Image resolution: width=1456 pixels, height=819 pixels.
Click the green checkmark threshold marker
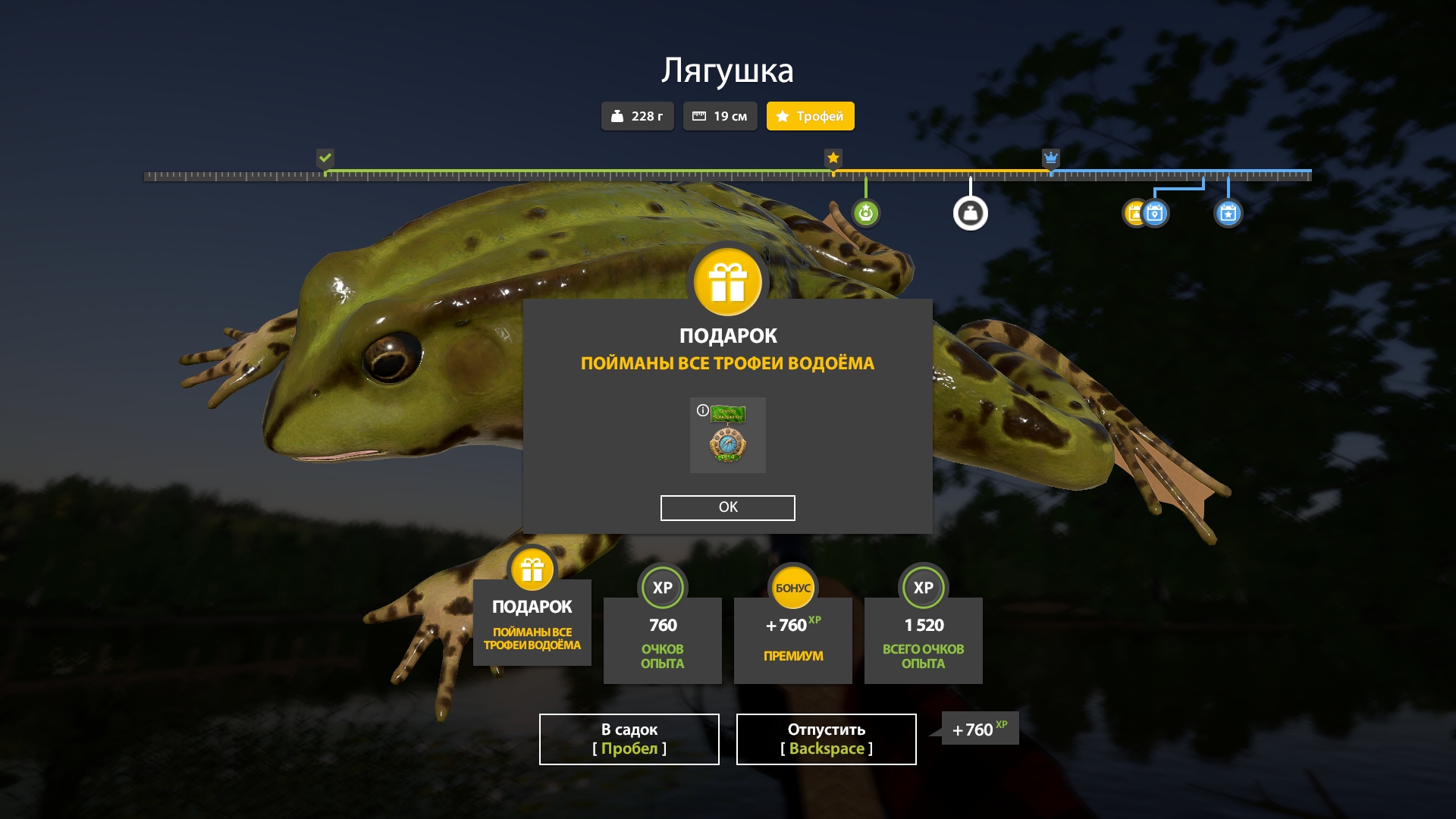click(325, 158)
